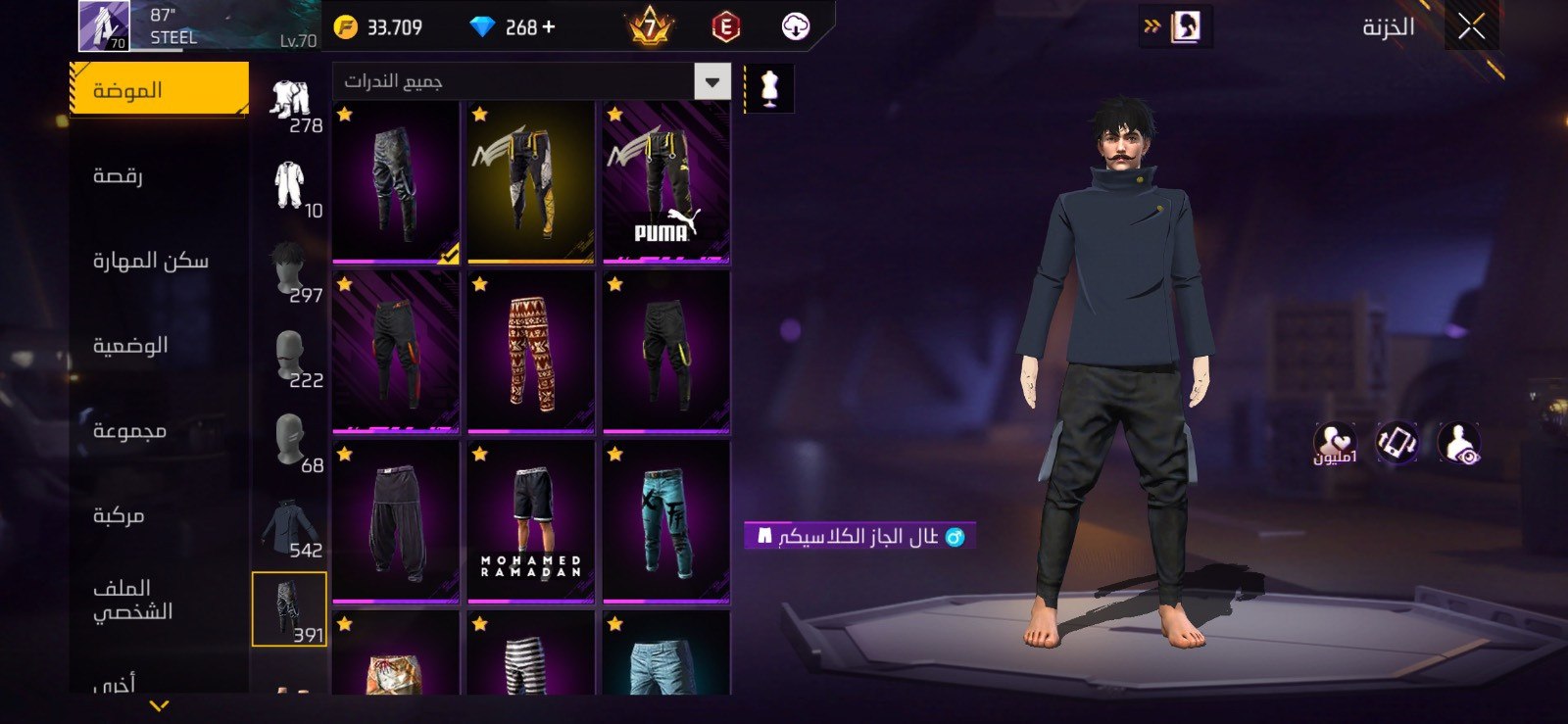The width and height of the screenshot is (1568, 724).
Task: Open the rarity filter dropdown
Action: [x=712, y=82]
